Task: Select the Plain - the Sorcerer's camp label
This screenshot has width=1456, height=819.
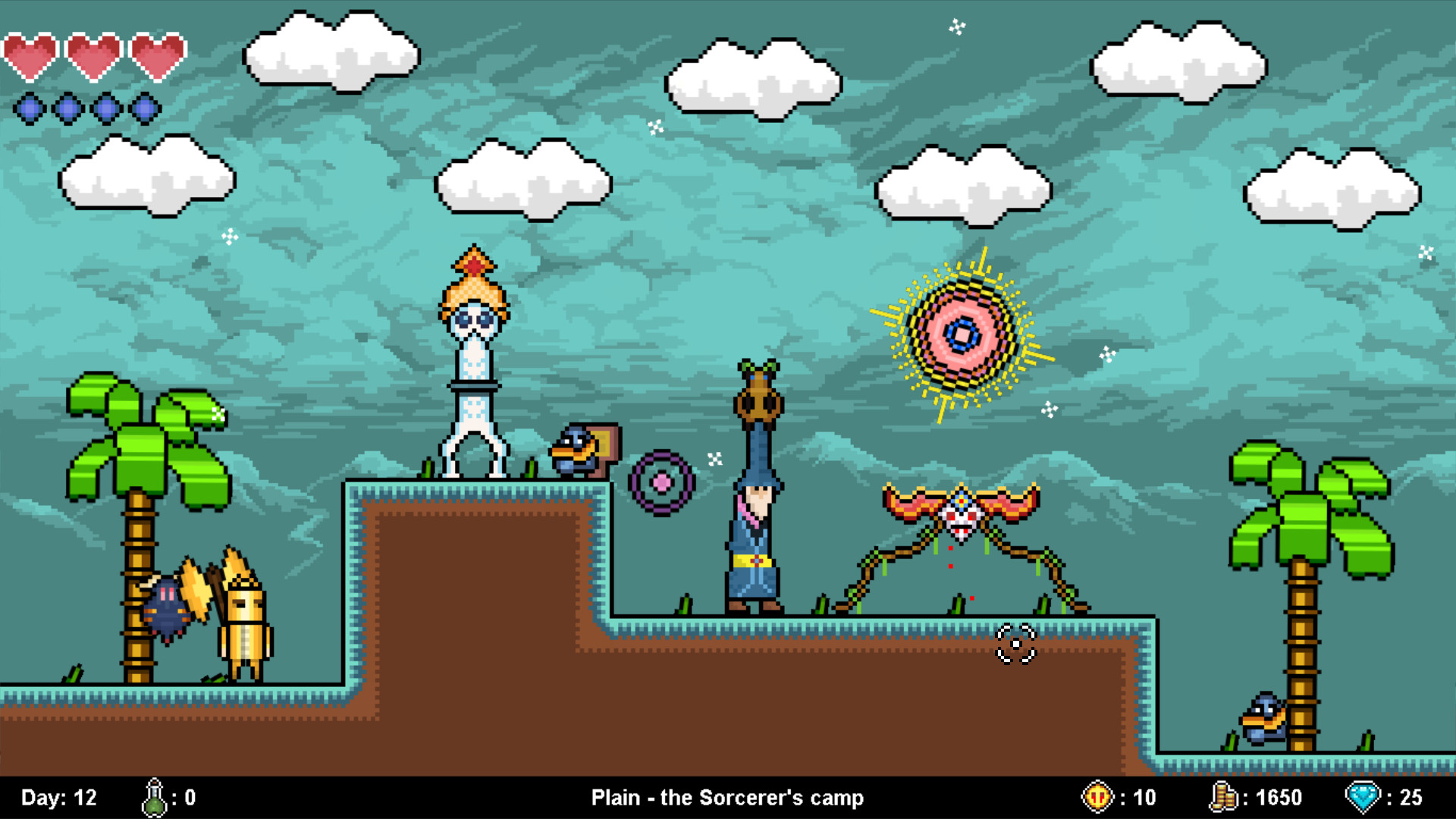Action: 727,797
